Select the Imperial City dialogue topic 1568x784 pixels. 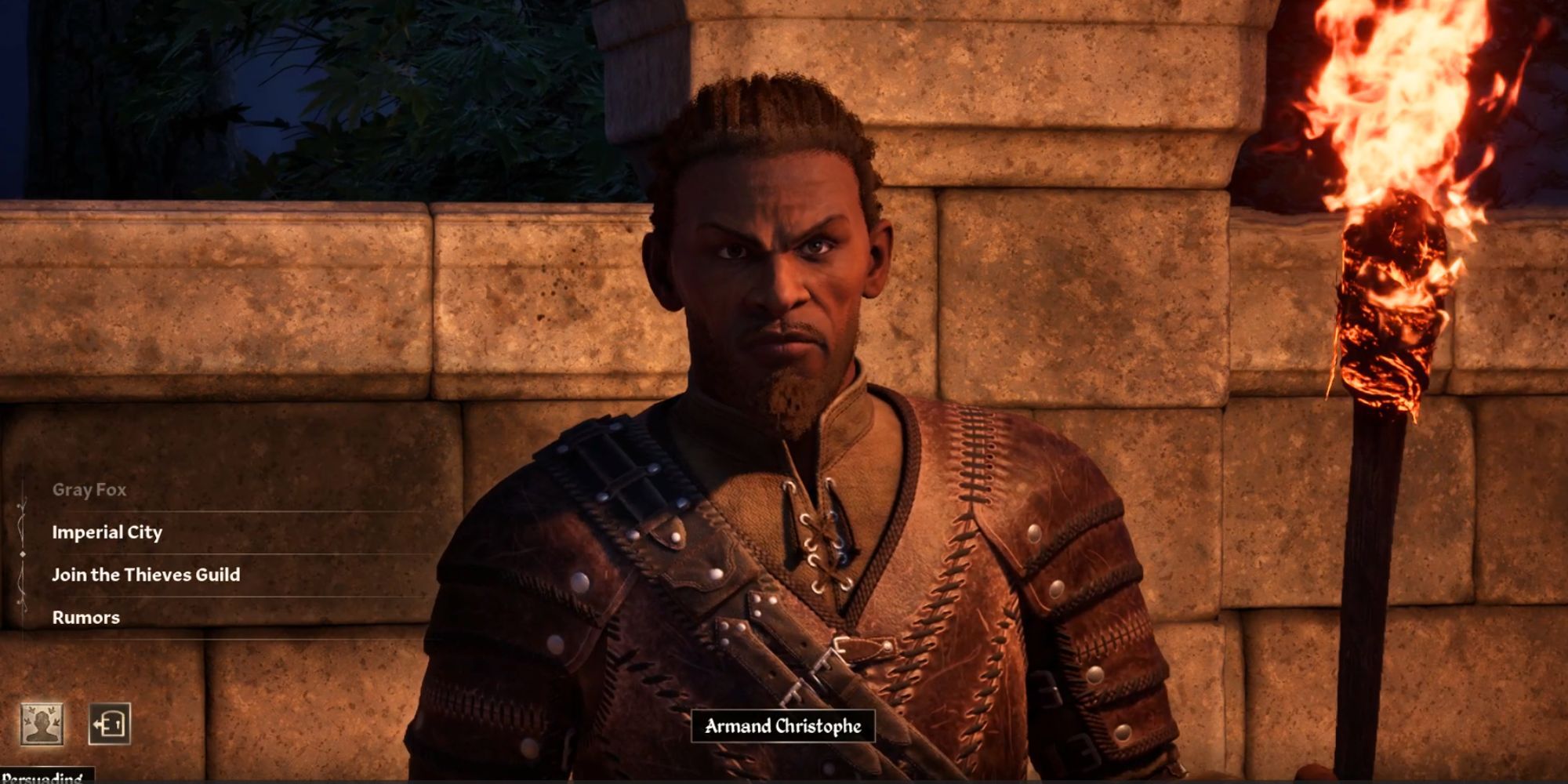tap(106, 532)
